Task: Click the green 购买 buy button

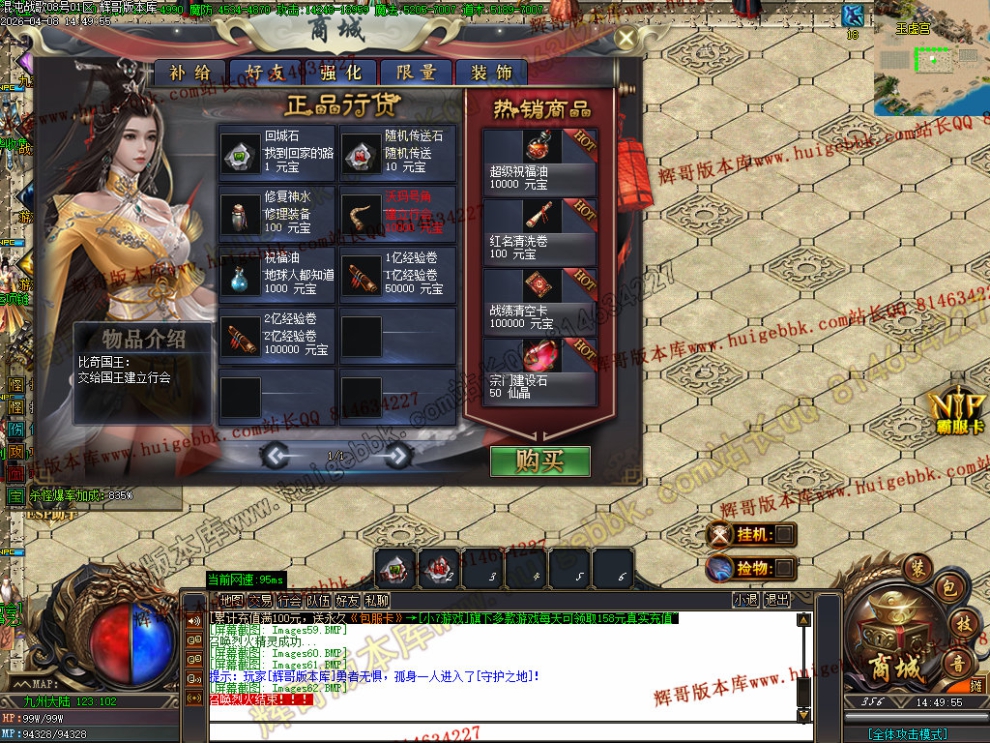Action: tap(540, 461)
